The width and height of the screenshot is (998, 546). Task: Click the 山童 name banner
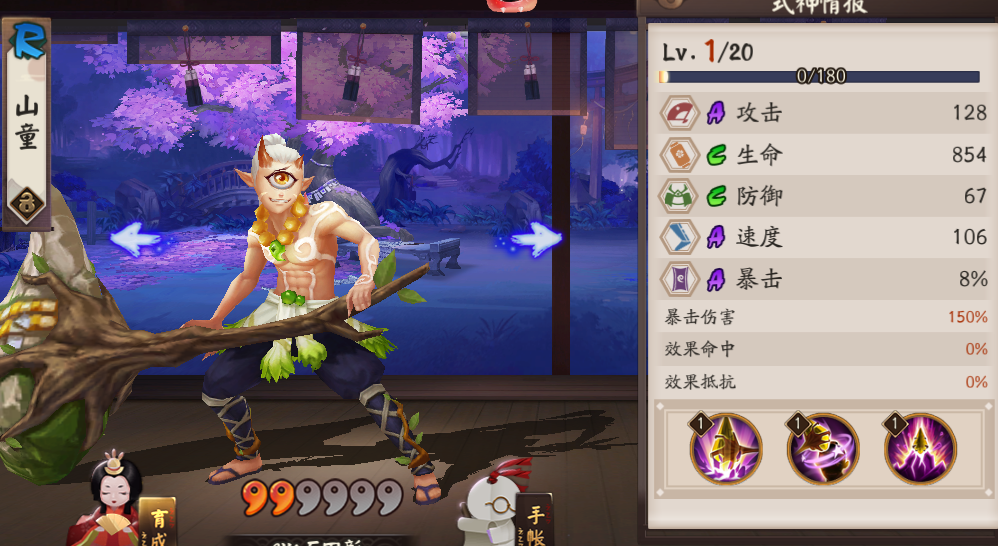[x=27, y=122]
